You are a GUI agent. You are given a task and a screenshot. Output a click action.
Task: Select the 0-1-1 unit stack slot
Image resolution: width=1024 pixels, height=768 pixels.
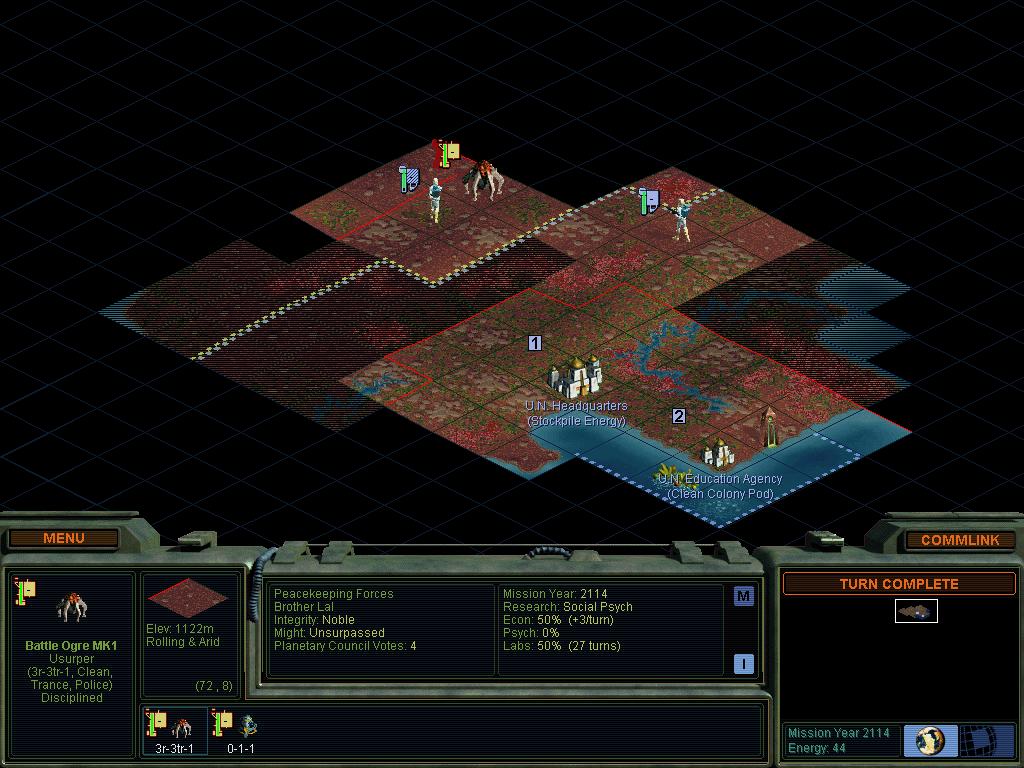tap(240, 730)
